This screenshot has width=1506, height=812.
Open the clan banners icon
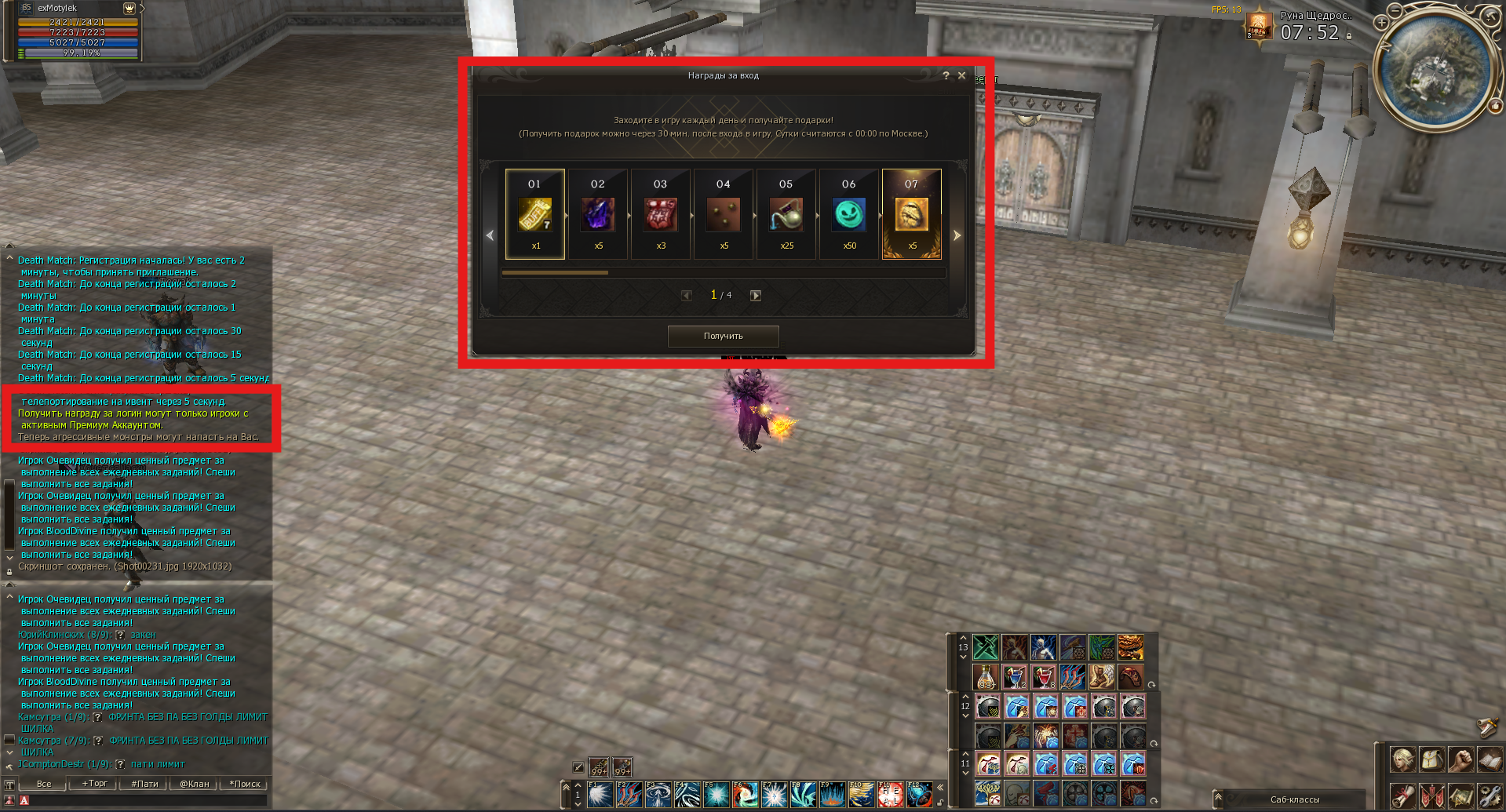click(x=1432, y=795)
